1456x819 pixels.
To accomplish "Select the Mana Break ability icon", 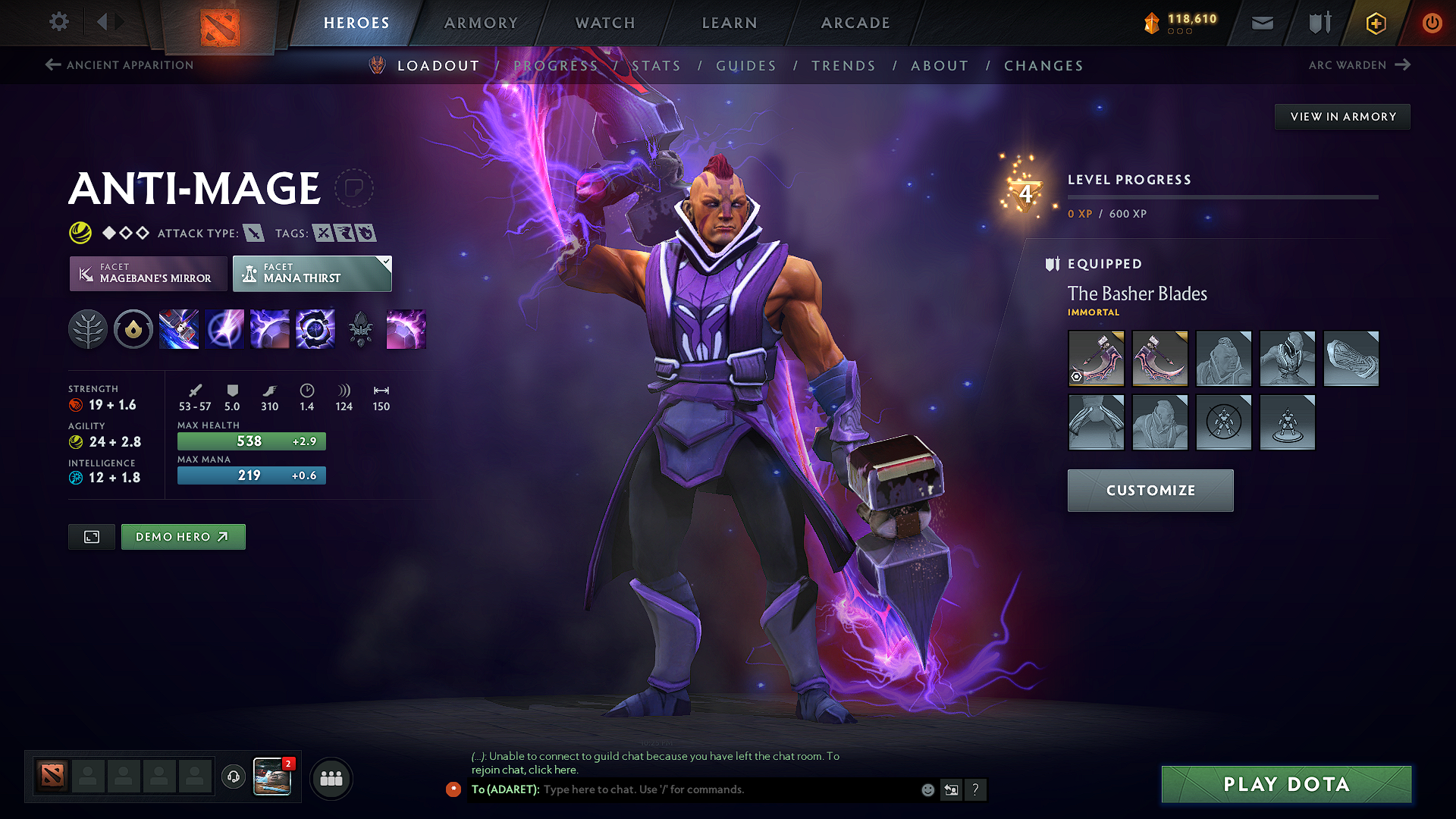I will tap(179, 328).
